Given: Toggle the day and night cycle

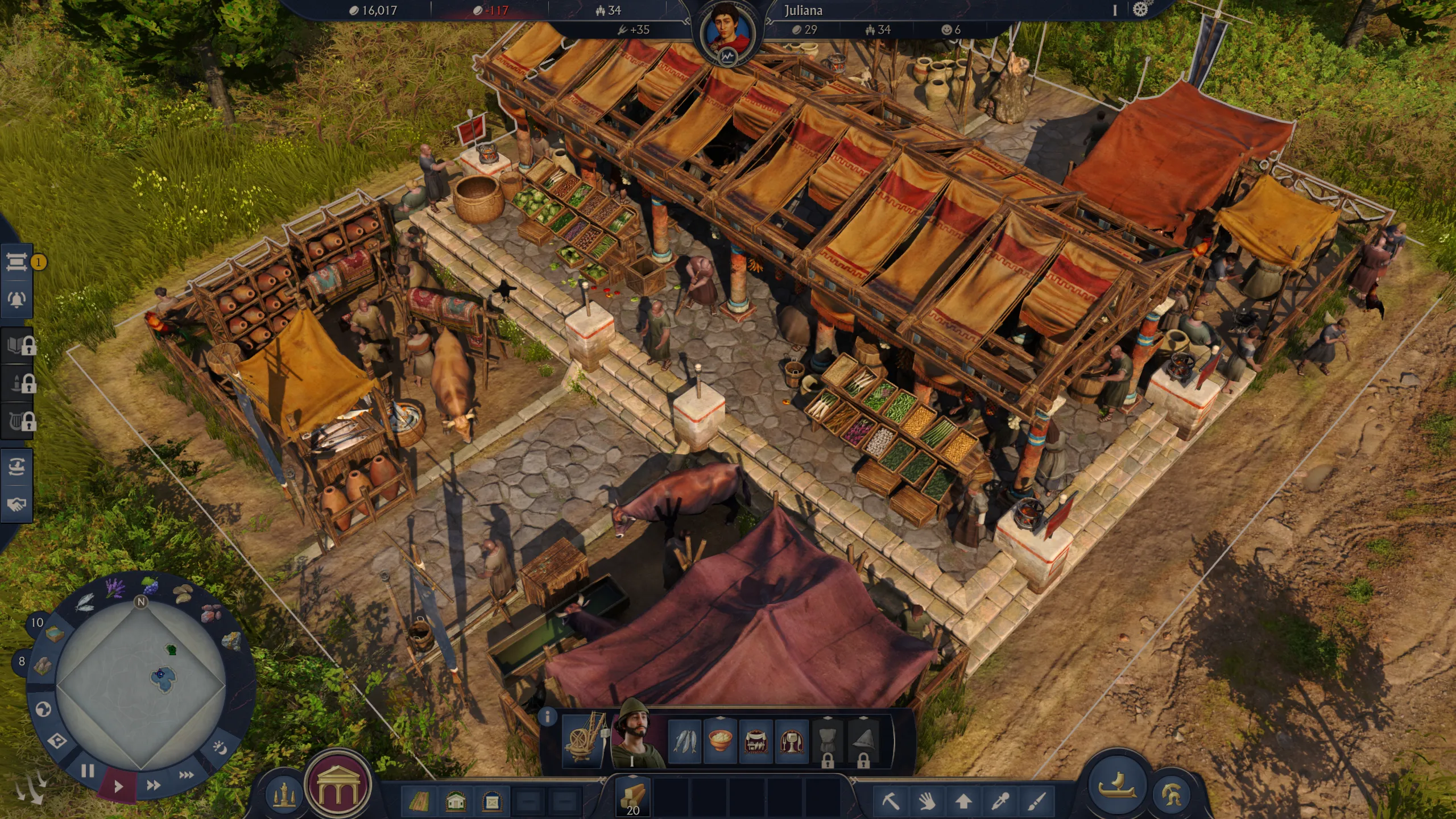Looking at the screenshot, I should 220,747.
